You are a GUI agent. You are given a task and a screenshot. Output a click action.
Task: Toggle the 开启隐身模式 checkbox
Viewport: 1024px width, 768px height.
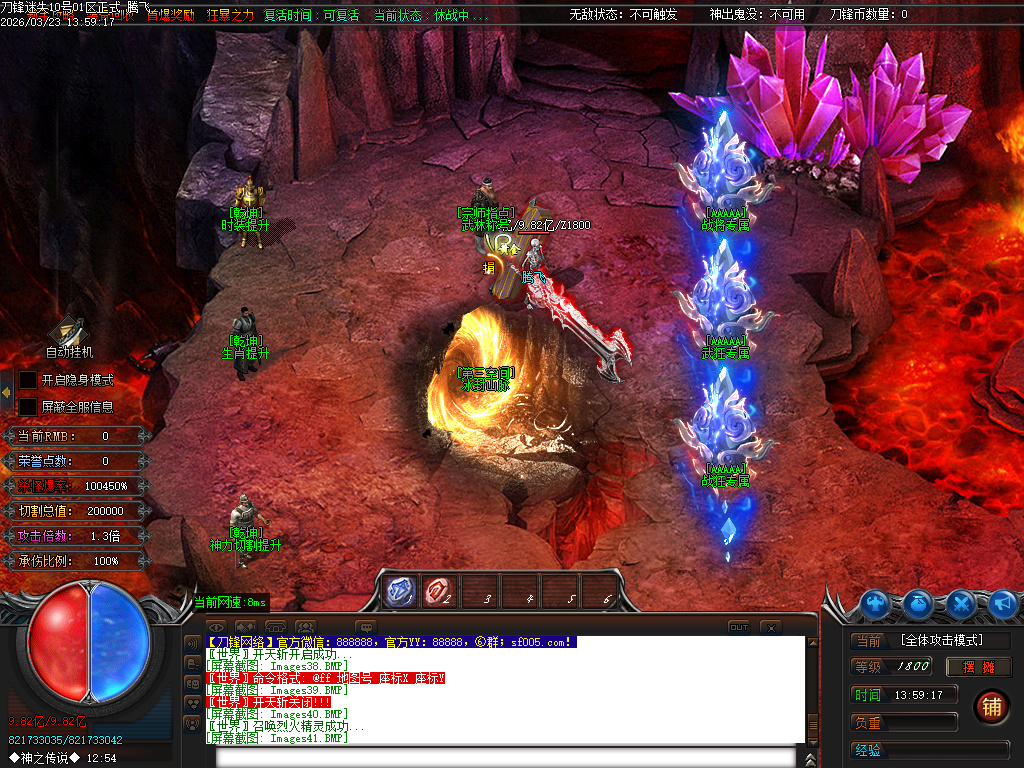click(x=28, y=381)
